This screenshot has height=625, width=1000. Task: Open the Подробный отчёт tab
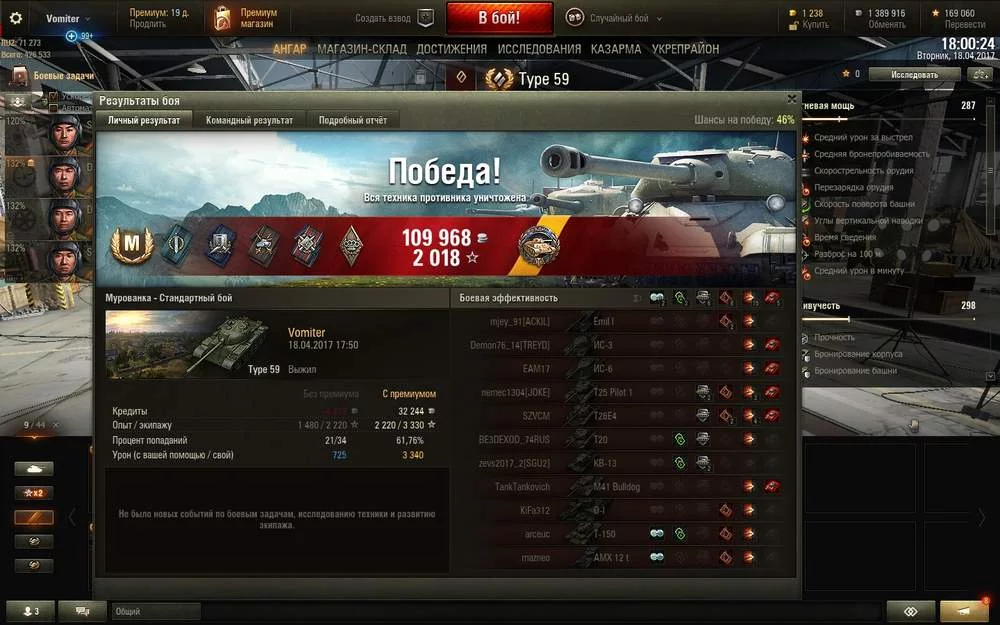[352, 120]
